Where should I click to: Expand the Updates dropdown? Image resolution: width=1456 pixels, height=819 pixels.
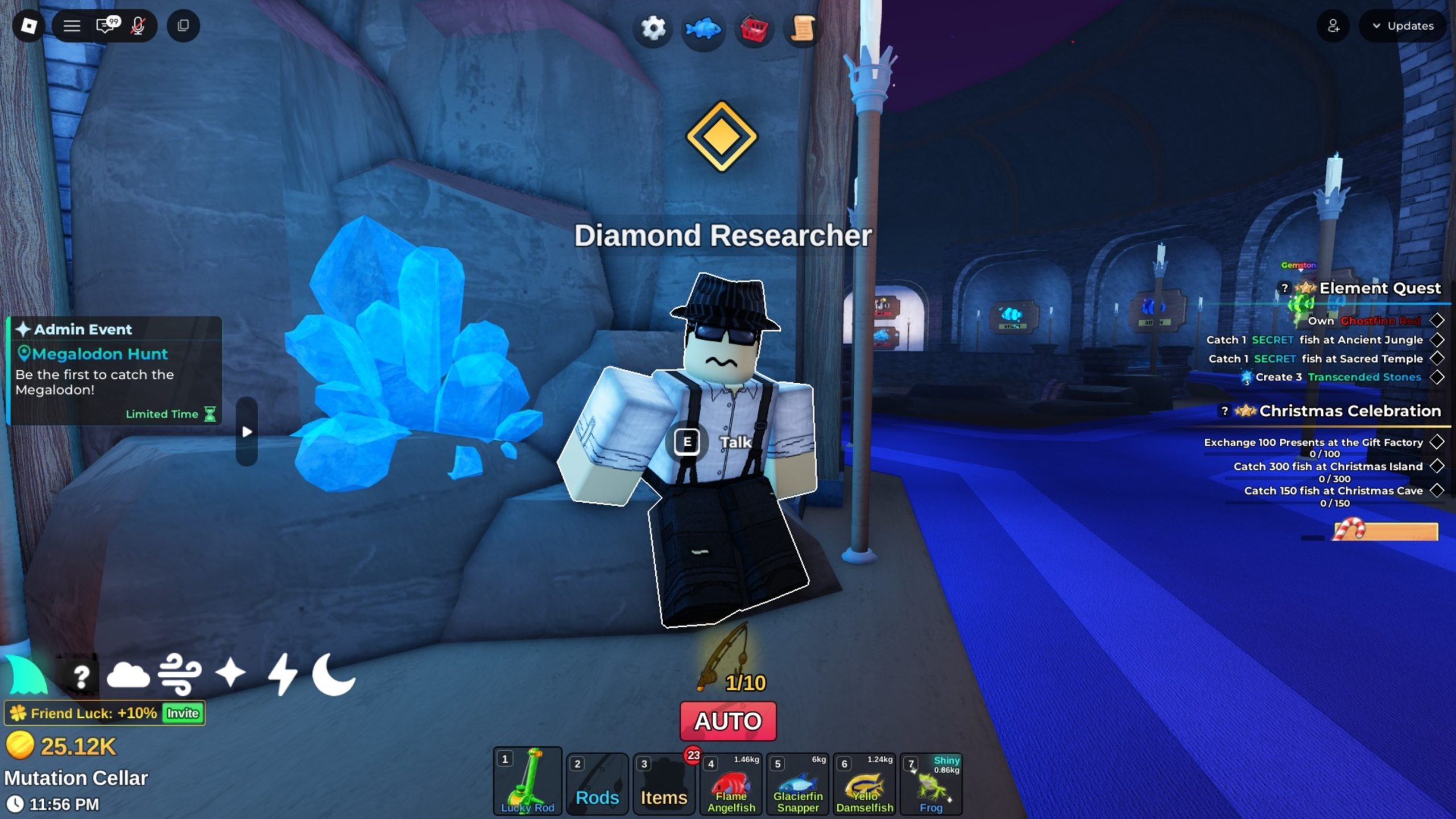[1403, 26]
